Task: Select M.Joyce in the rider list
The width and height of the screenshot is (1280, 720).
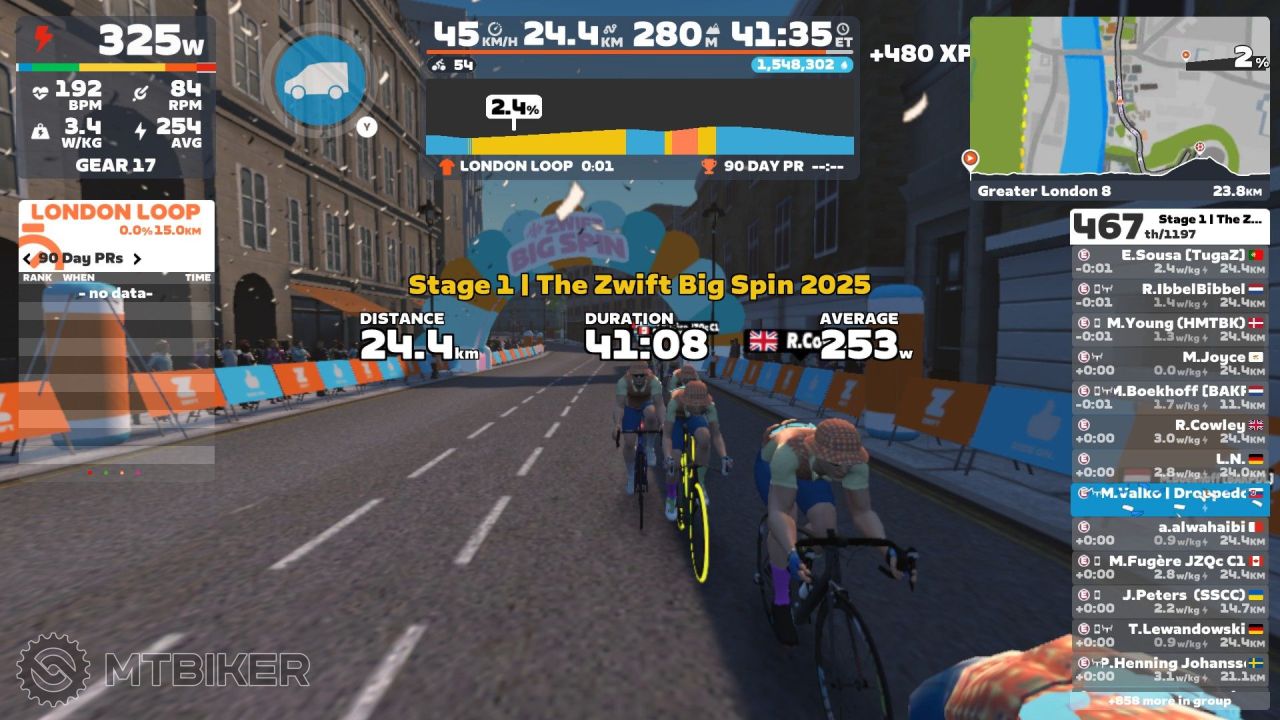Action: [1169, 364]
